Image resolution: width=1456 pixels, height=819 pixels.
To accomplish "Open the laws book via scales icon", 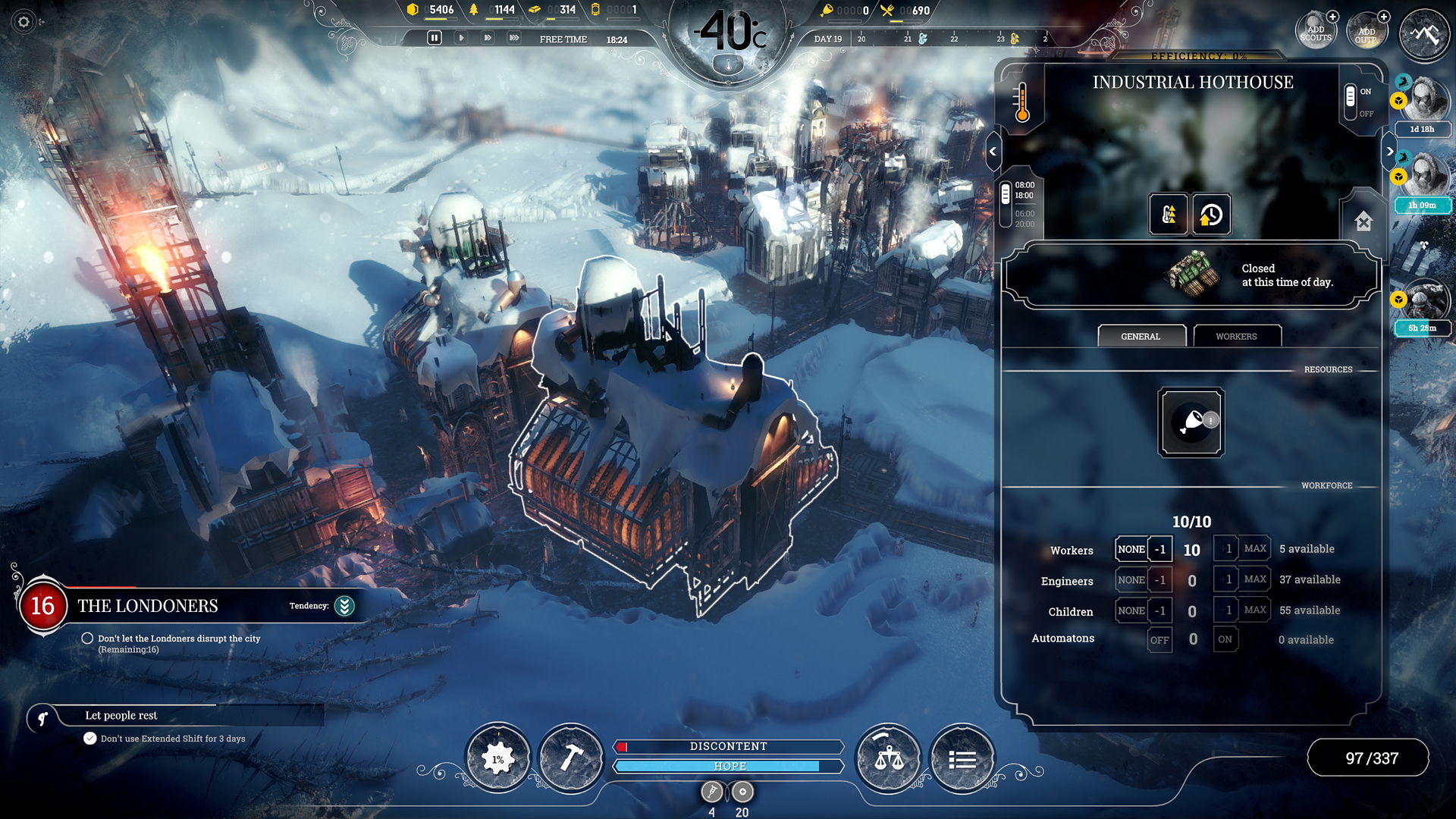I will (x=889, y=756).
